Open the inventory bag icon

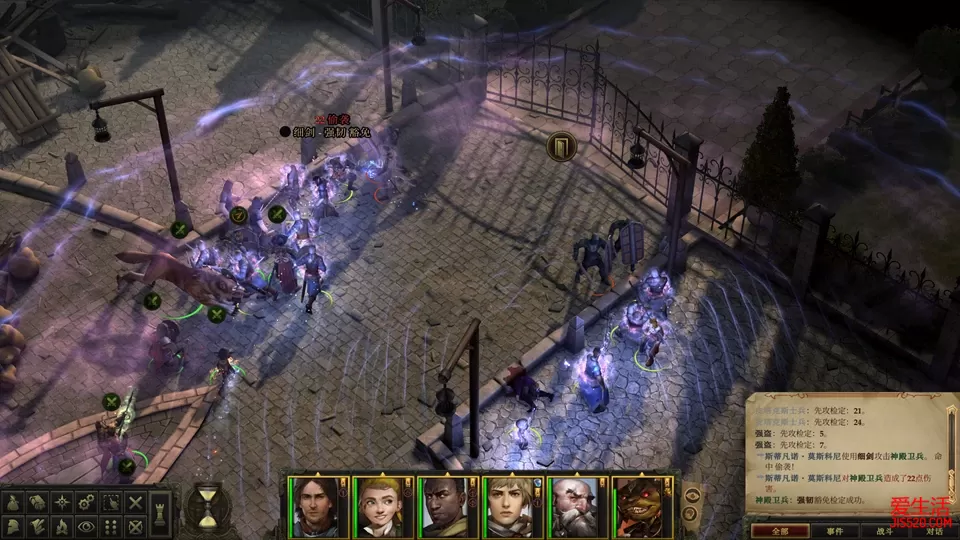click(x=13, y=502)
